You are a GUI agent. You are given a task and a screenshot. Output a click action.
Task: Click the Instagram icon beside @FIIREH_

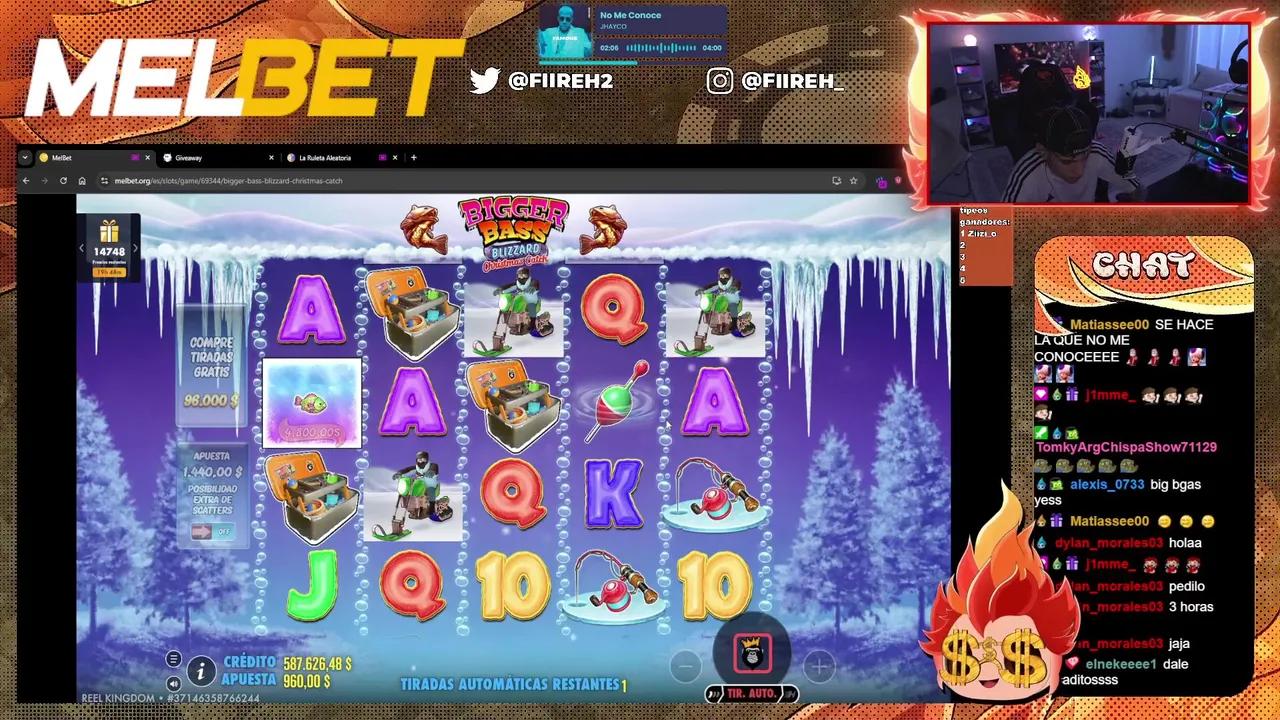(x=721, y=81)
